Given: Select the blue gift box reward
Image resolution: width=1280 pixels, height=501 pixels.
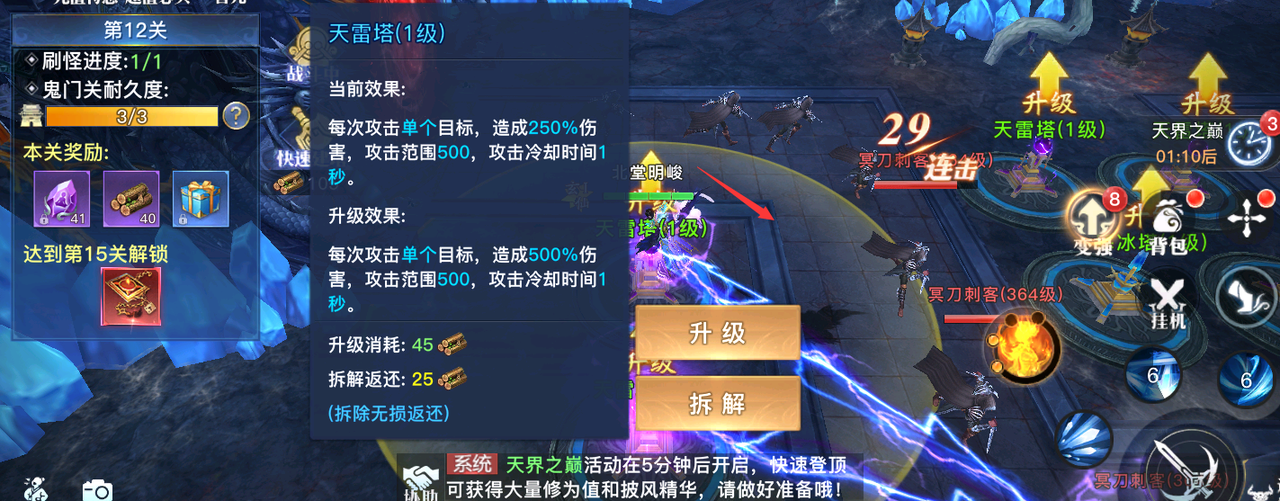Looking at the screenshot, I should point(200,199).
